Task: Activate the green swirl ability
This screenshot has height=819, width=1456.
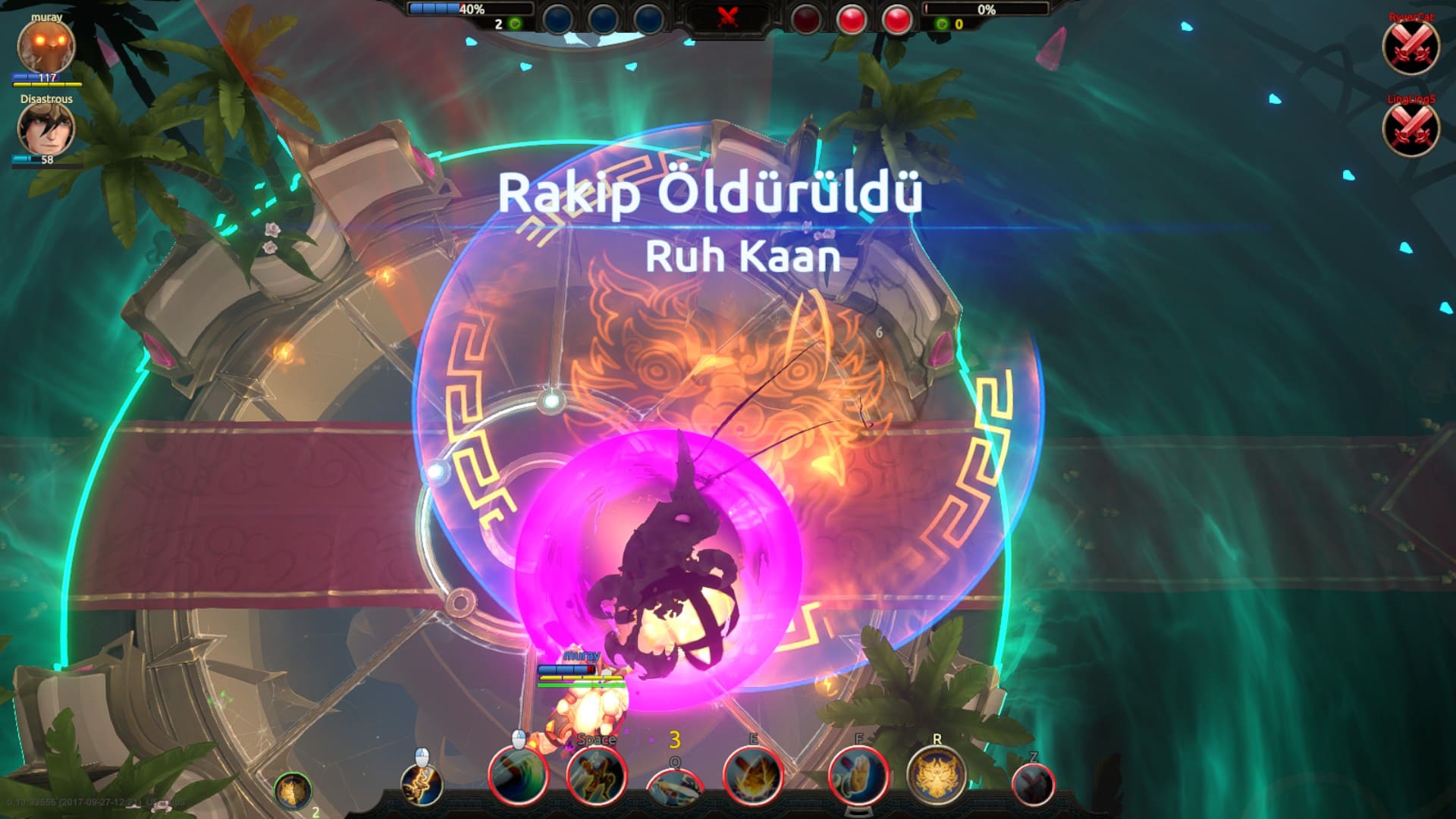Action: click(x=519, y=776)
